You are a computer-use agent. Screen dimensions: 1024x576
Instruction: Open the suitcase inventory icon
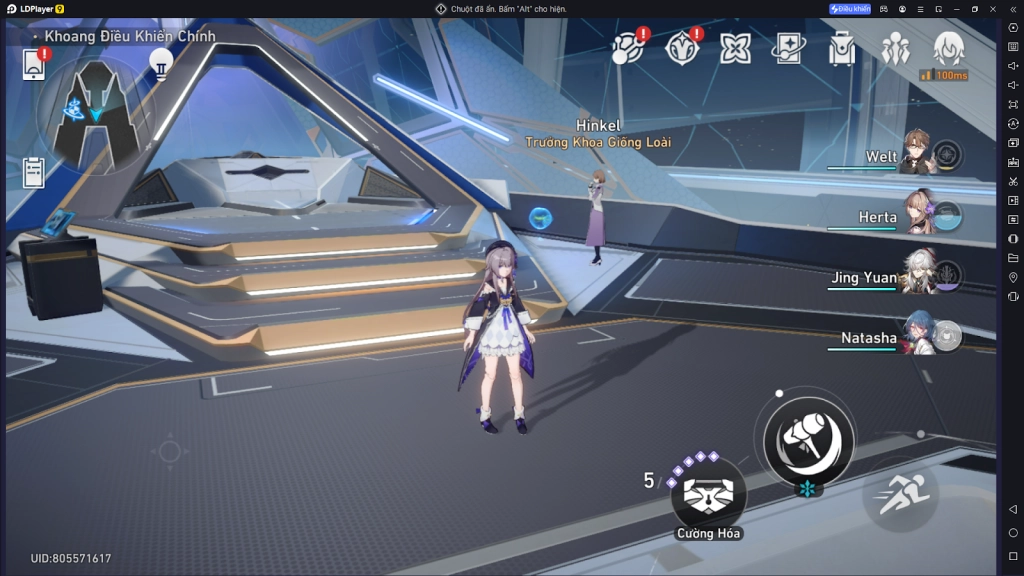pos(842,48)
